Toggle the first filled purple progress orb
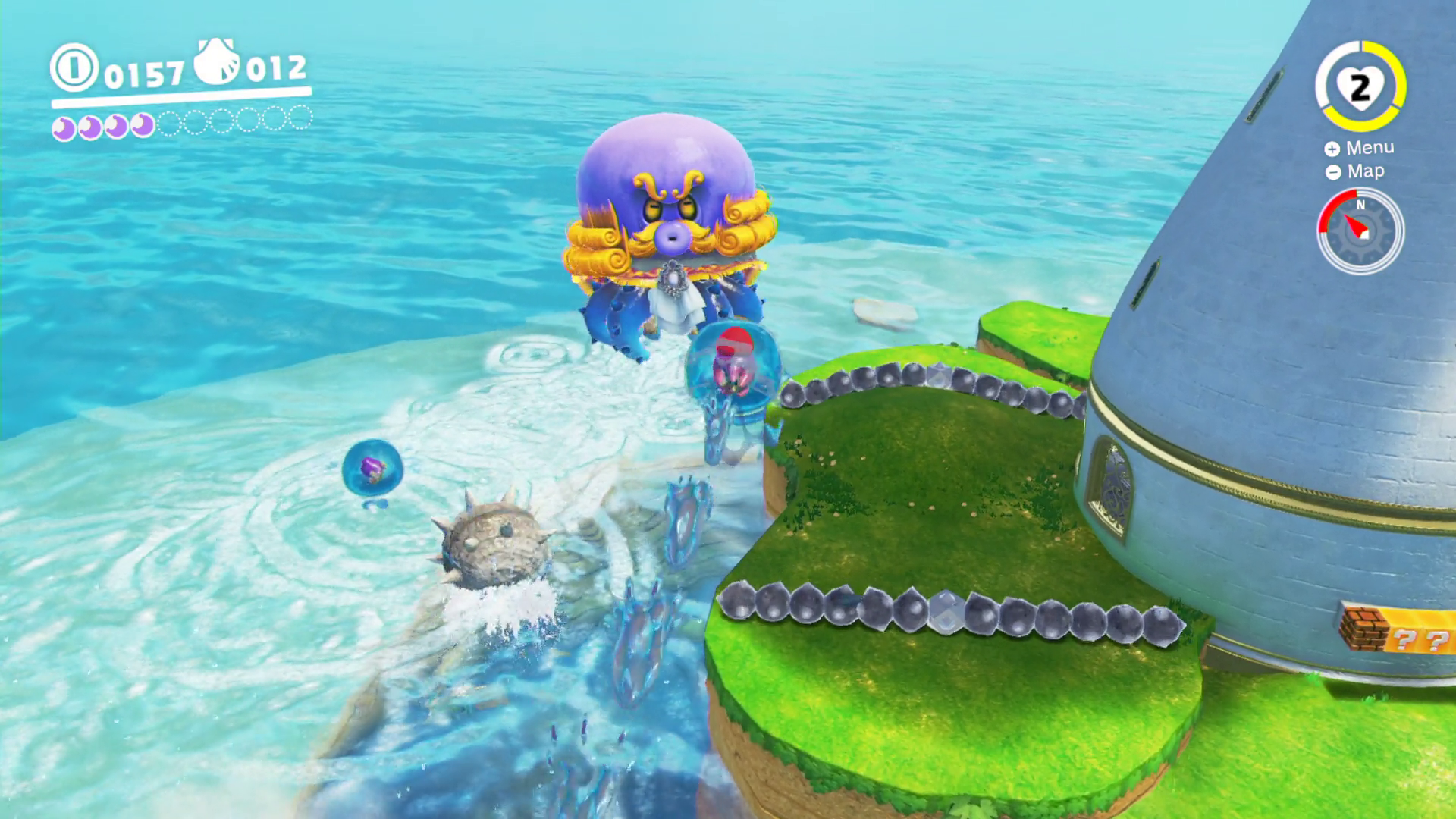 pos(63,127)
